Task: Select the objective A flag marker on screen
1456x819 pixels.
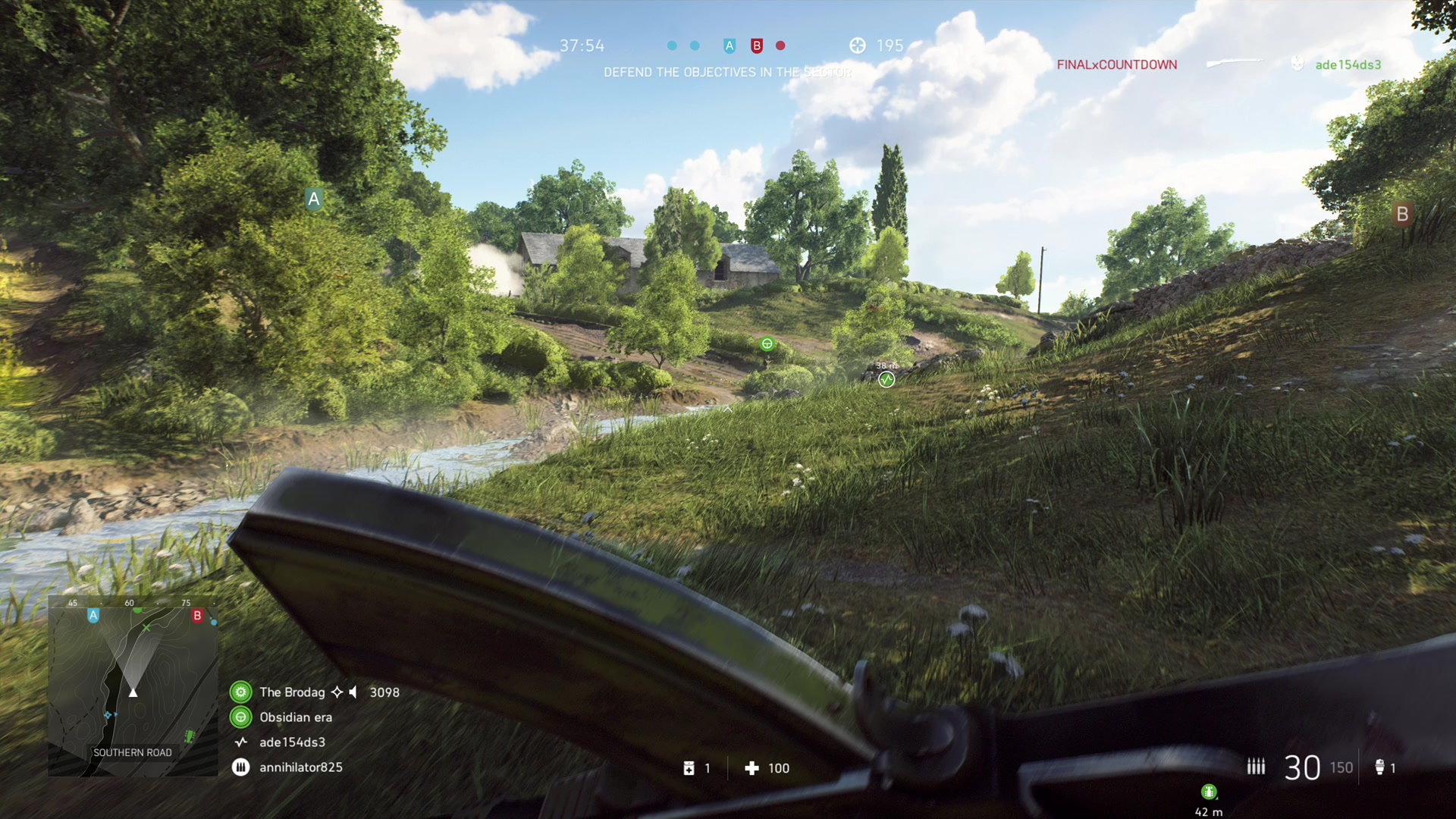Action: click(x=314, y=199)
